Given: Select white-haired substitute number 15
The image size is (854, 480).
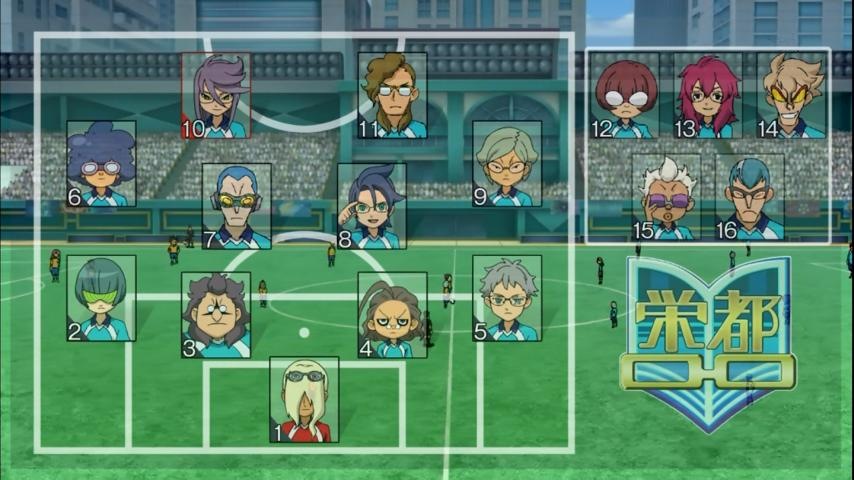Looking at the screenshot, I should 666,197.
